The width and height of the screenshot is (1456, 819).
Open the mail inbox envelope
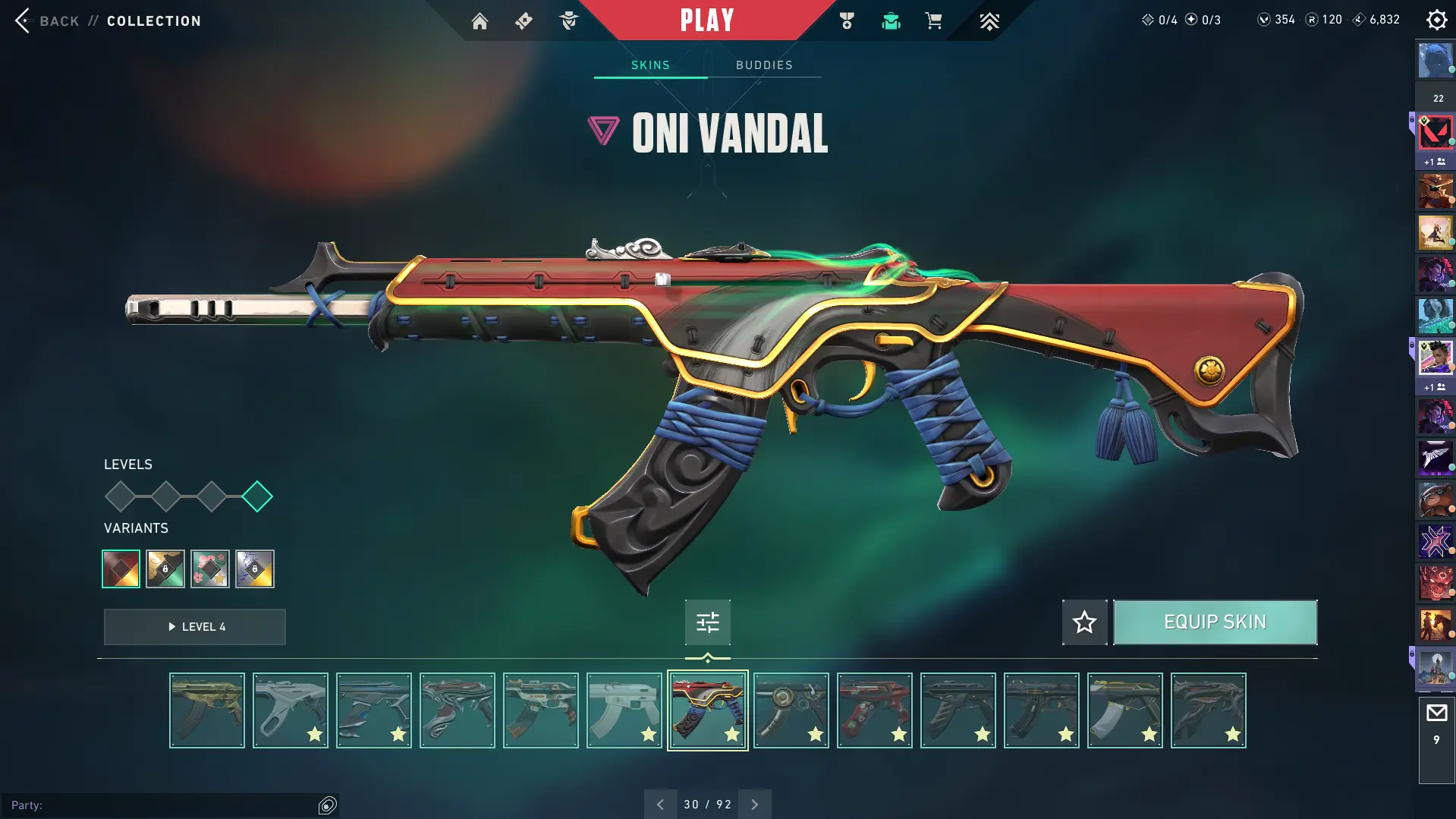coord(1436,713)
